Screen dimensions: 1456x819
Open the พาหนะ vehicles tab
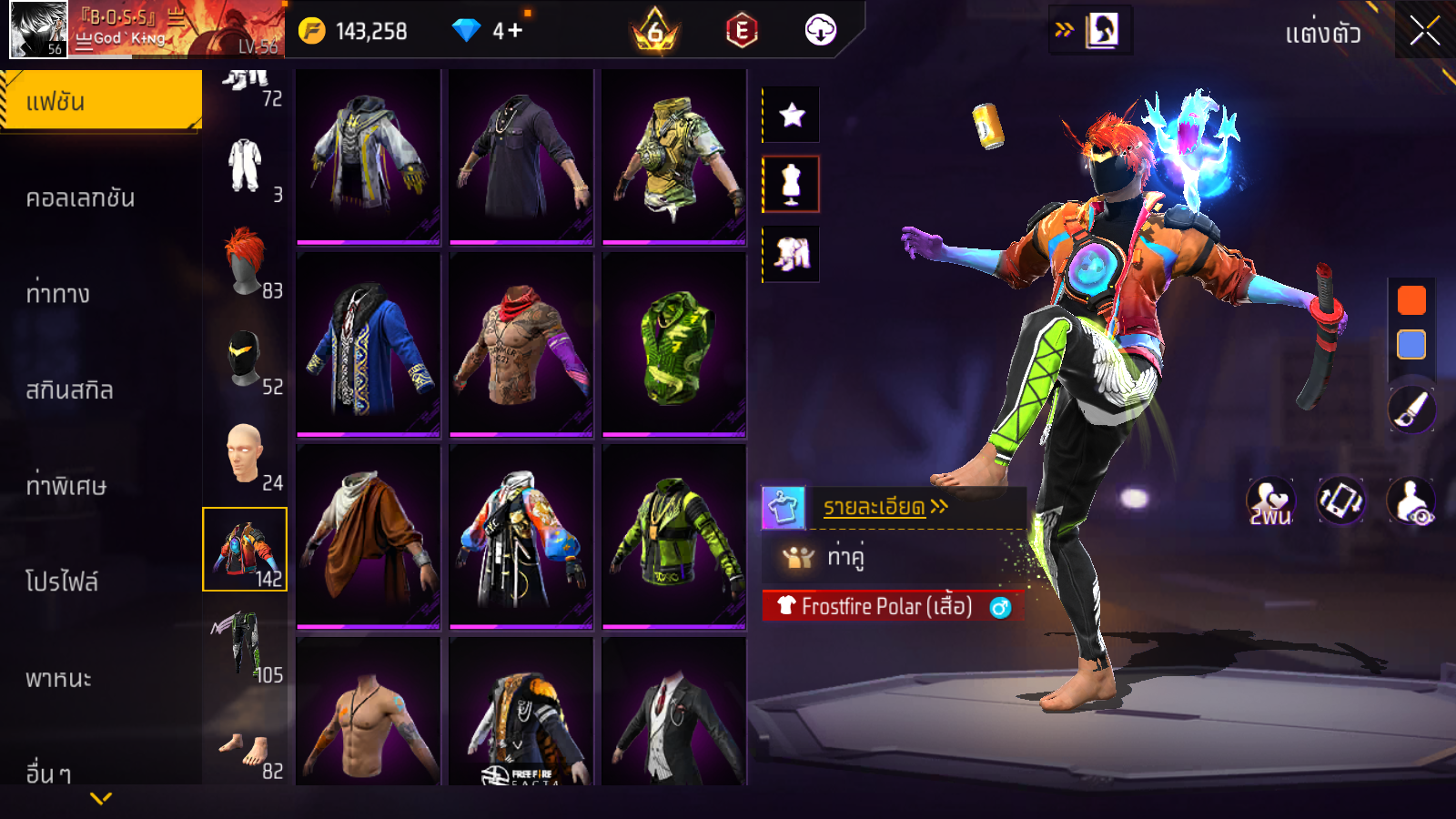click(x=58, y=678)
